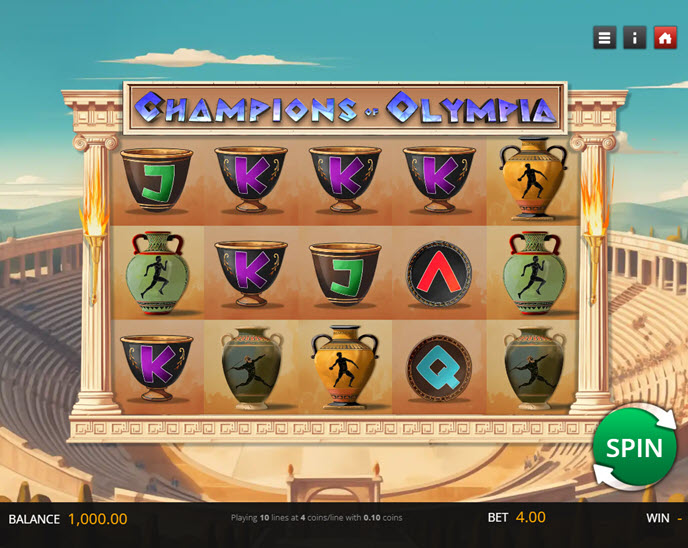The image size is (688, 548).
Task: Spin the reels with the green SPIN button
Action: (634, 447)
